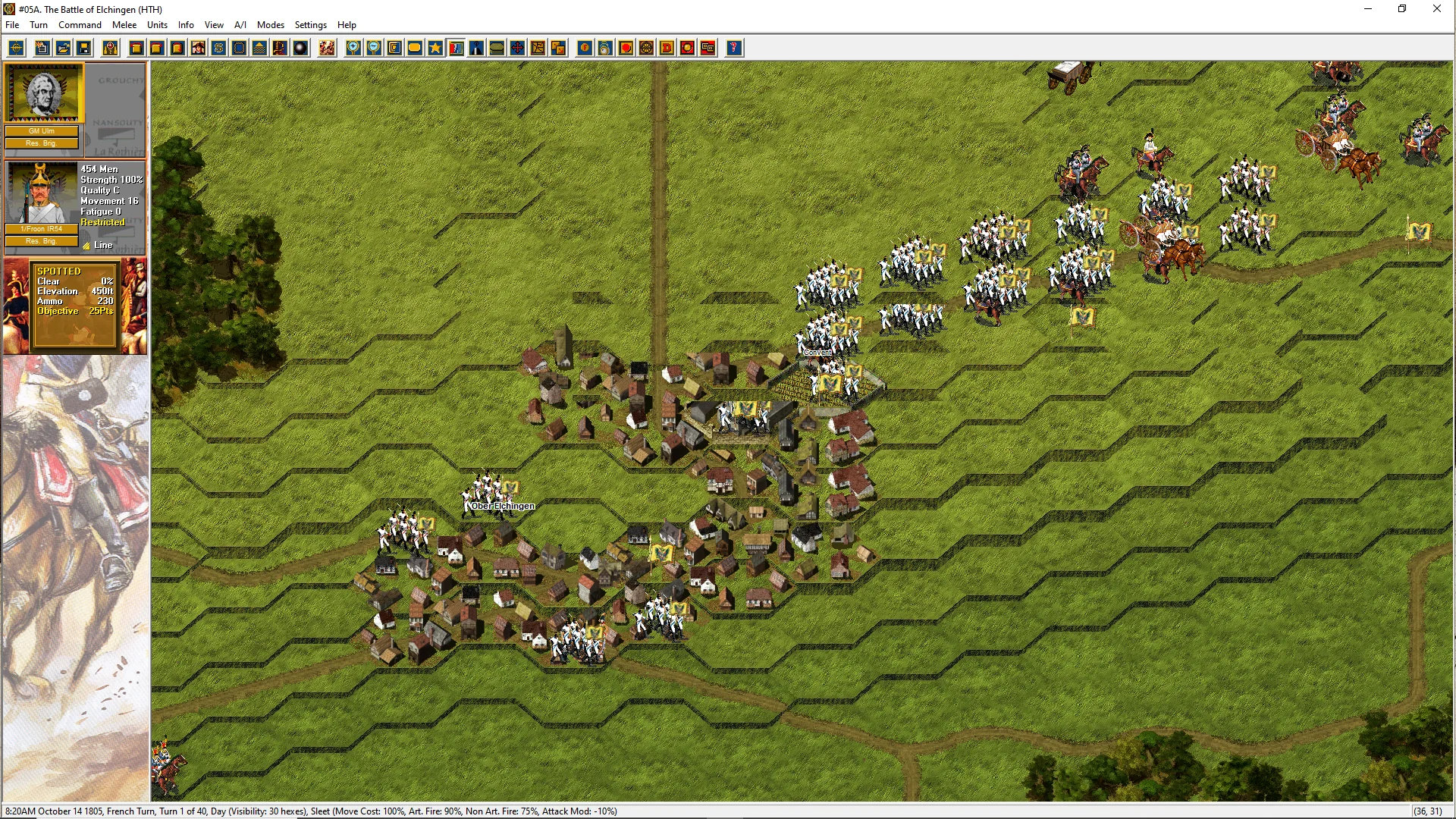
Task: Open the File menu
Action: [12, 25]
